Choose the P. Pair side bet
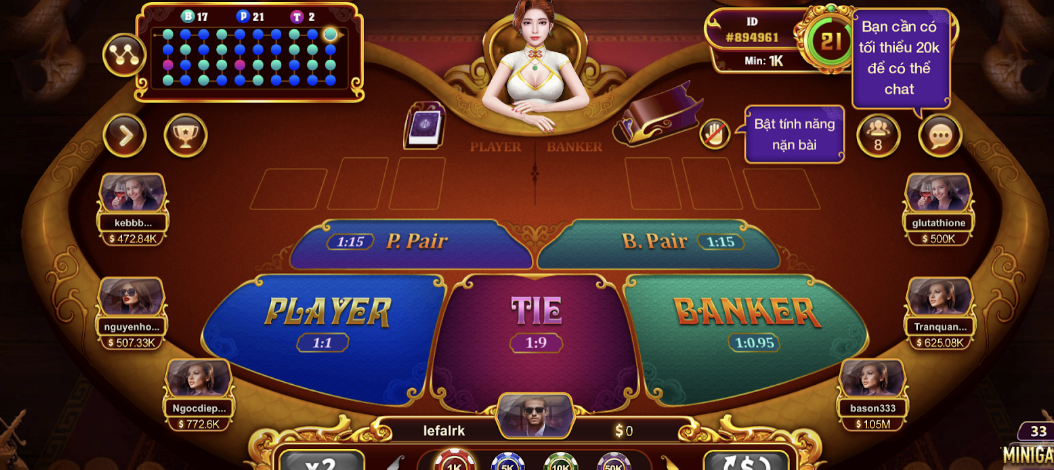This screenshot has width=1054, height=470. point(410,242)
